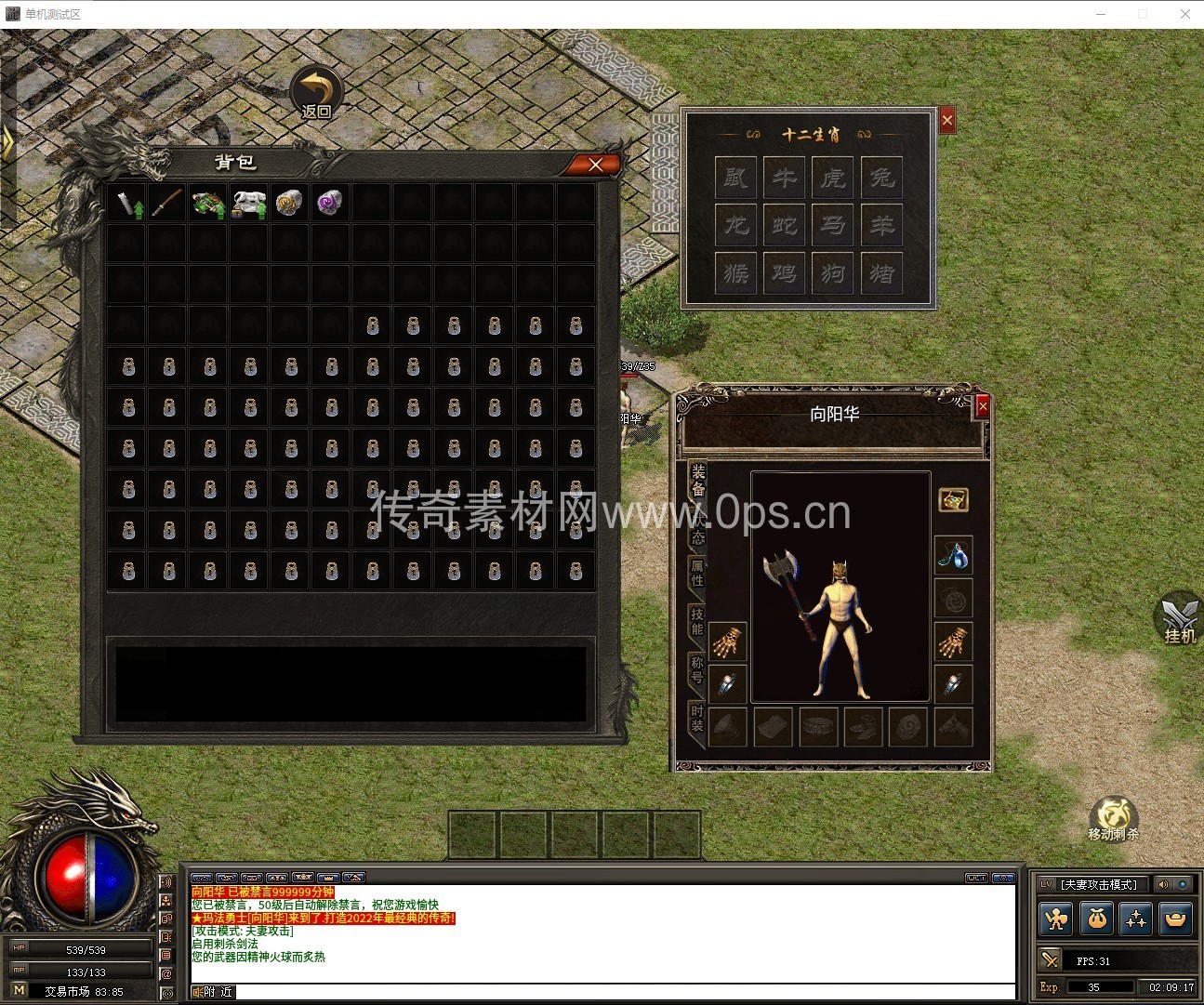Select the wooden staff in the backpack
The height and width of the screenshot is (1005, 1204).
tap(168, 202)
